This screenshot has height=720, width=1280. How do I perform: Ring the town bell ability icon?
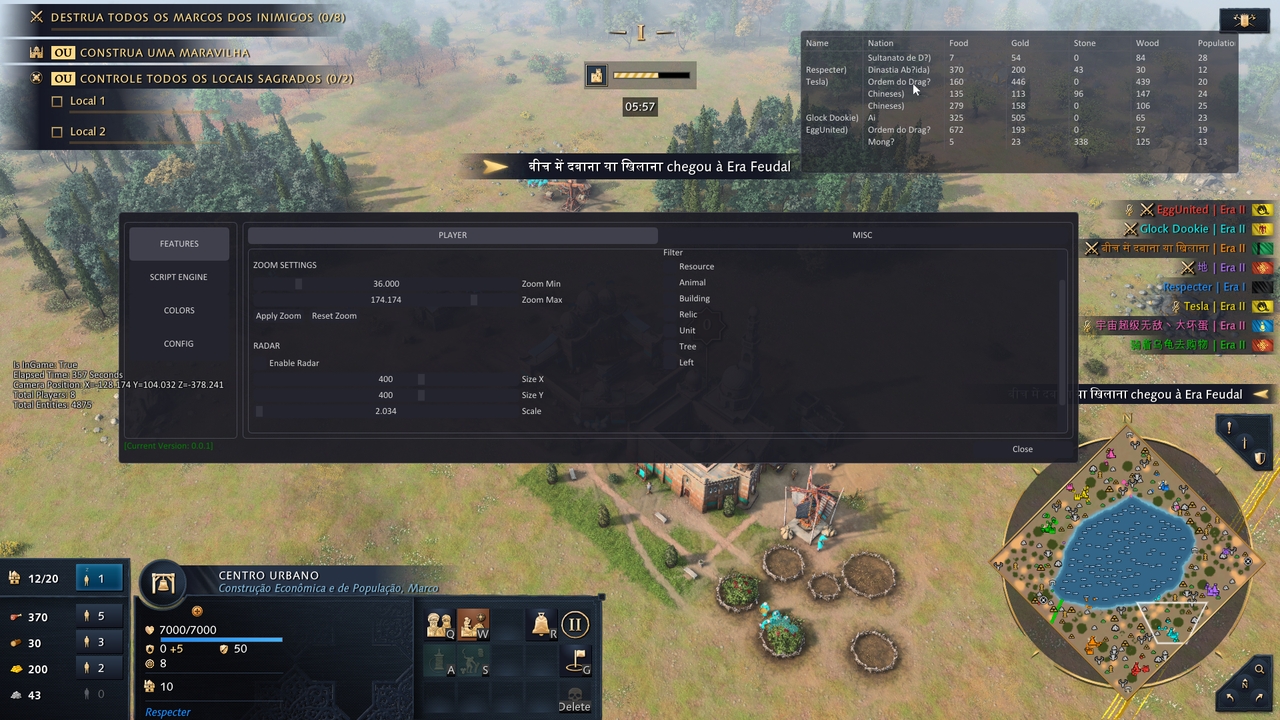point(542,625)
